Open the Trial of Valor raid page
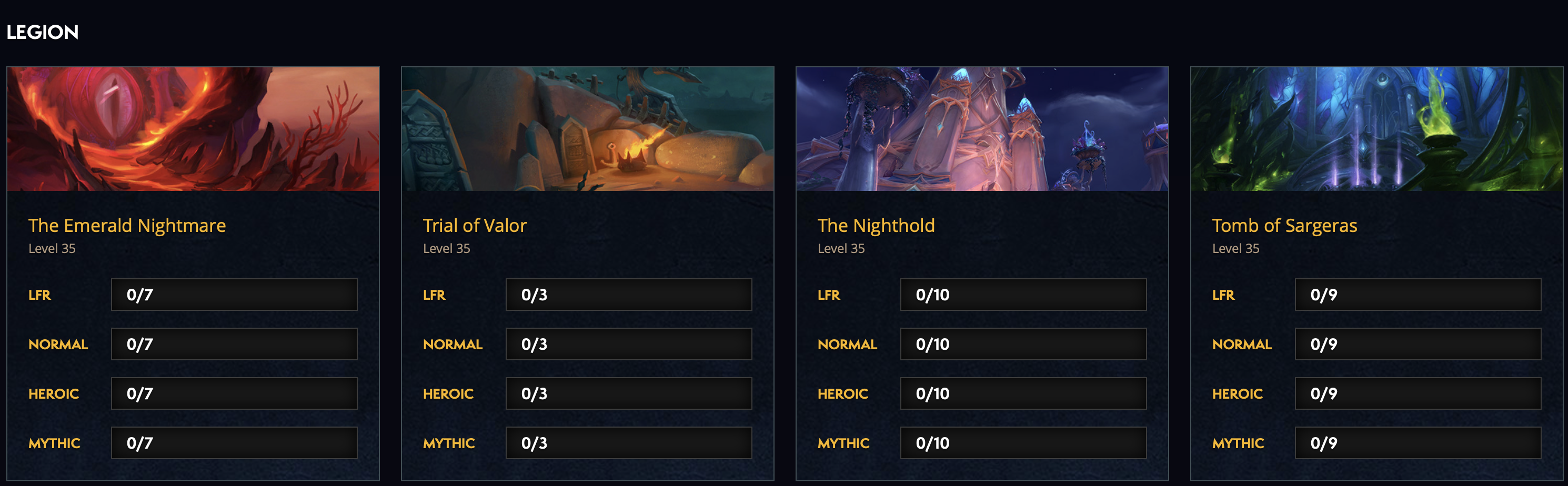The image size is (1568, 486). 475,225
